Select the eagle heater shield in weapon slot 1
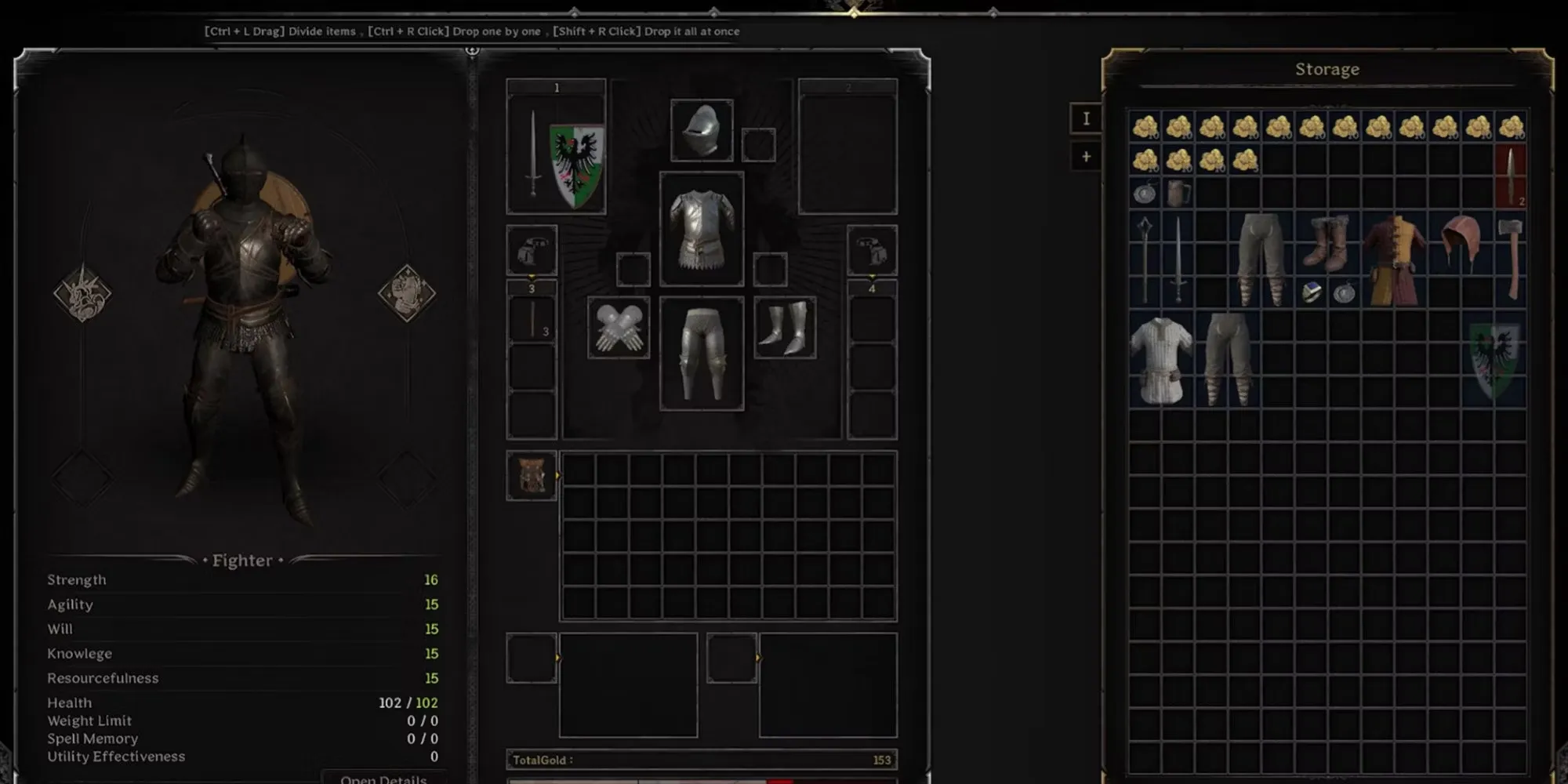 (x=577, y=165)
